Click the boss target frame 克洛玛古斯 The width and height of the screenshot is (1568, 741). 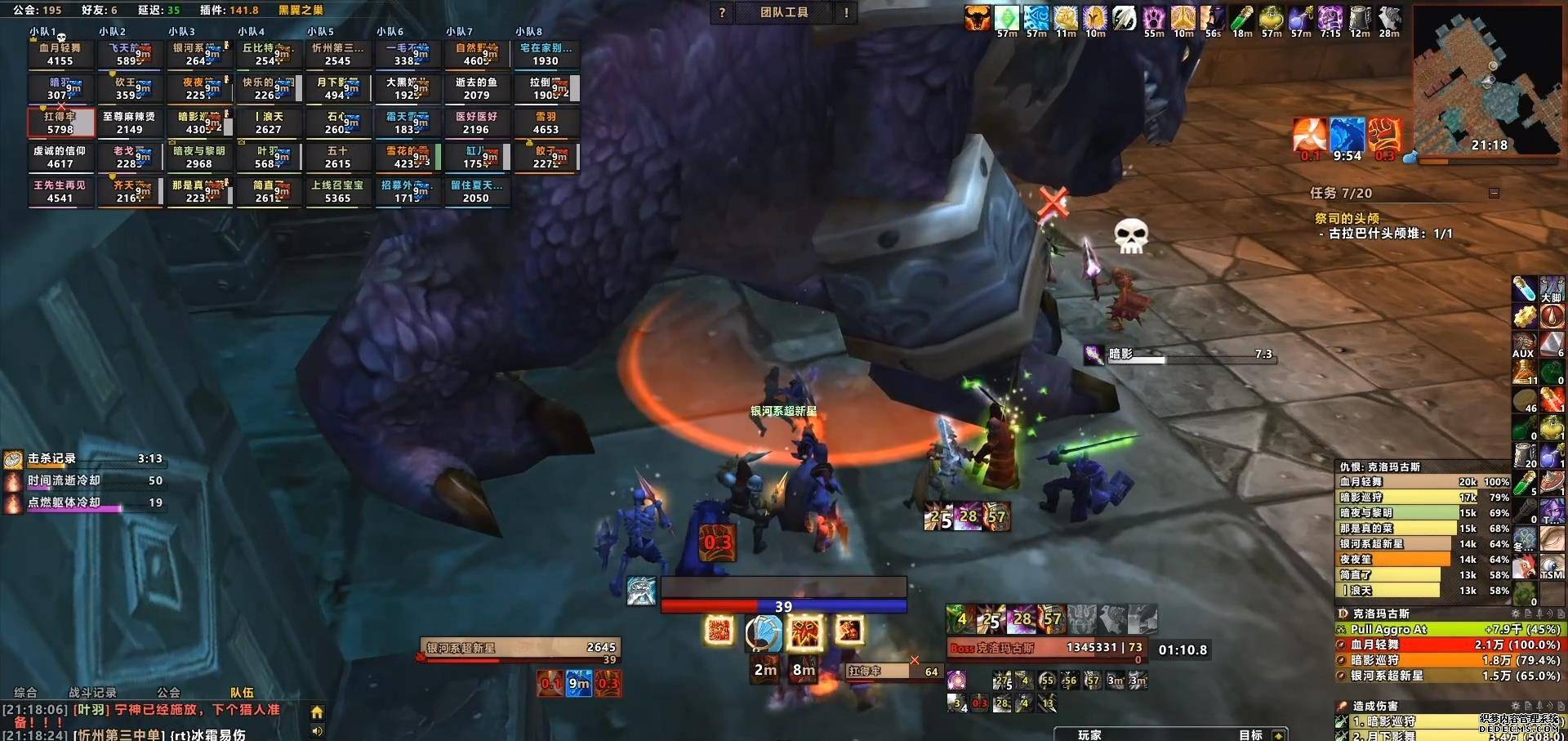click(1045, 648)
